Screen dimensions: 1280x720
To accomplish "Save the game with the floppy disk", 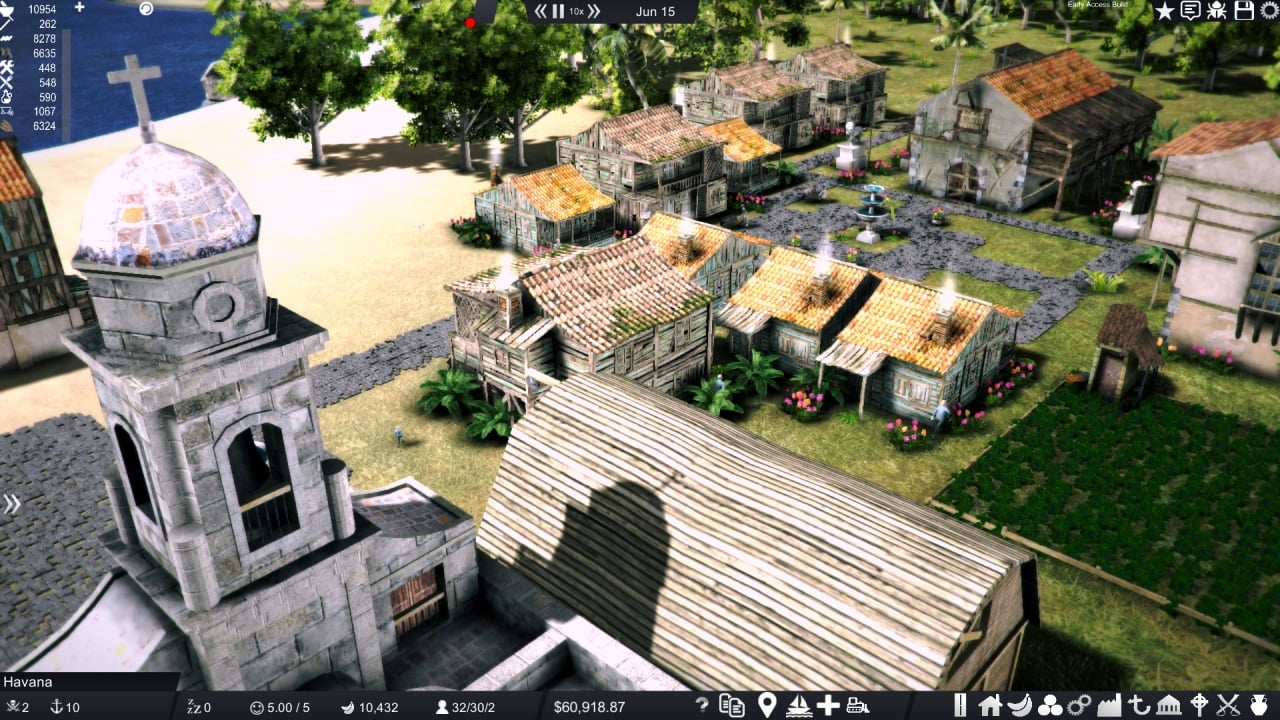I will click(1244, 11).
